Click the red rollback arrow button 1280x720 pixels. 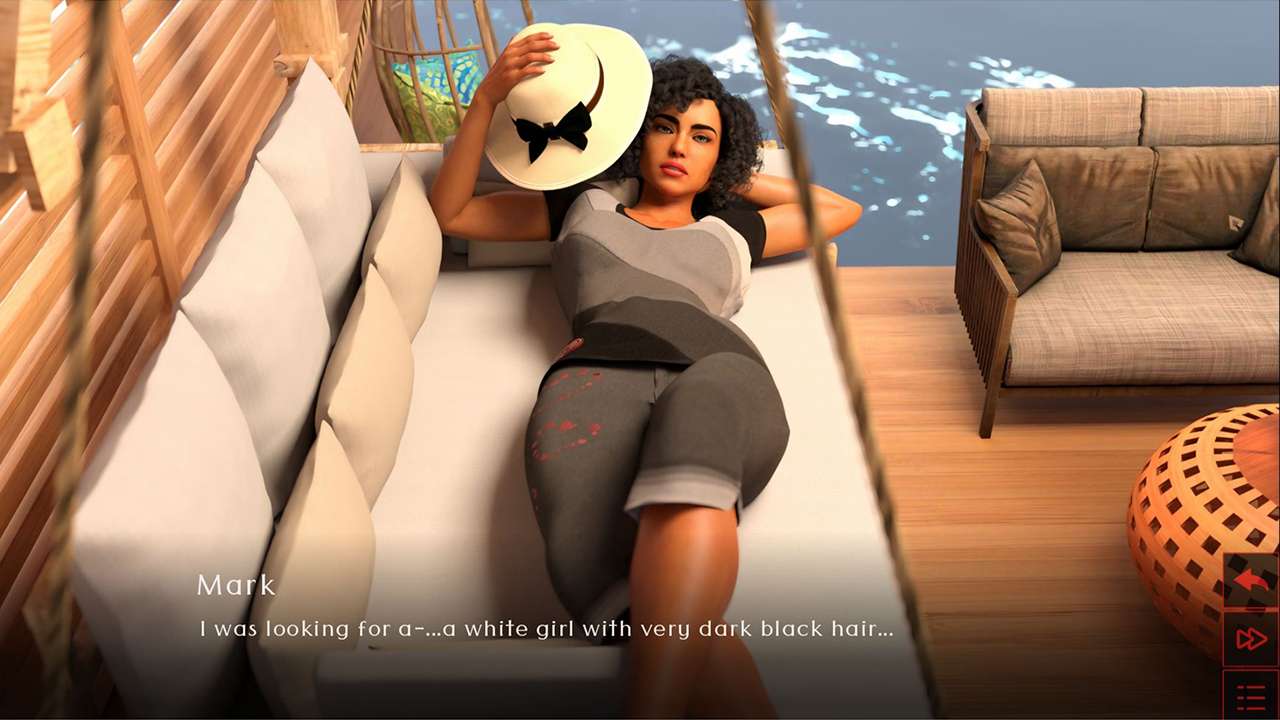[1251, 581]
